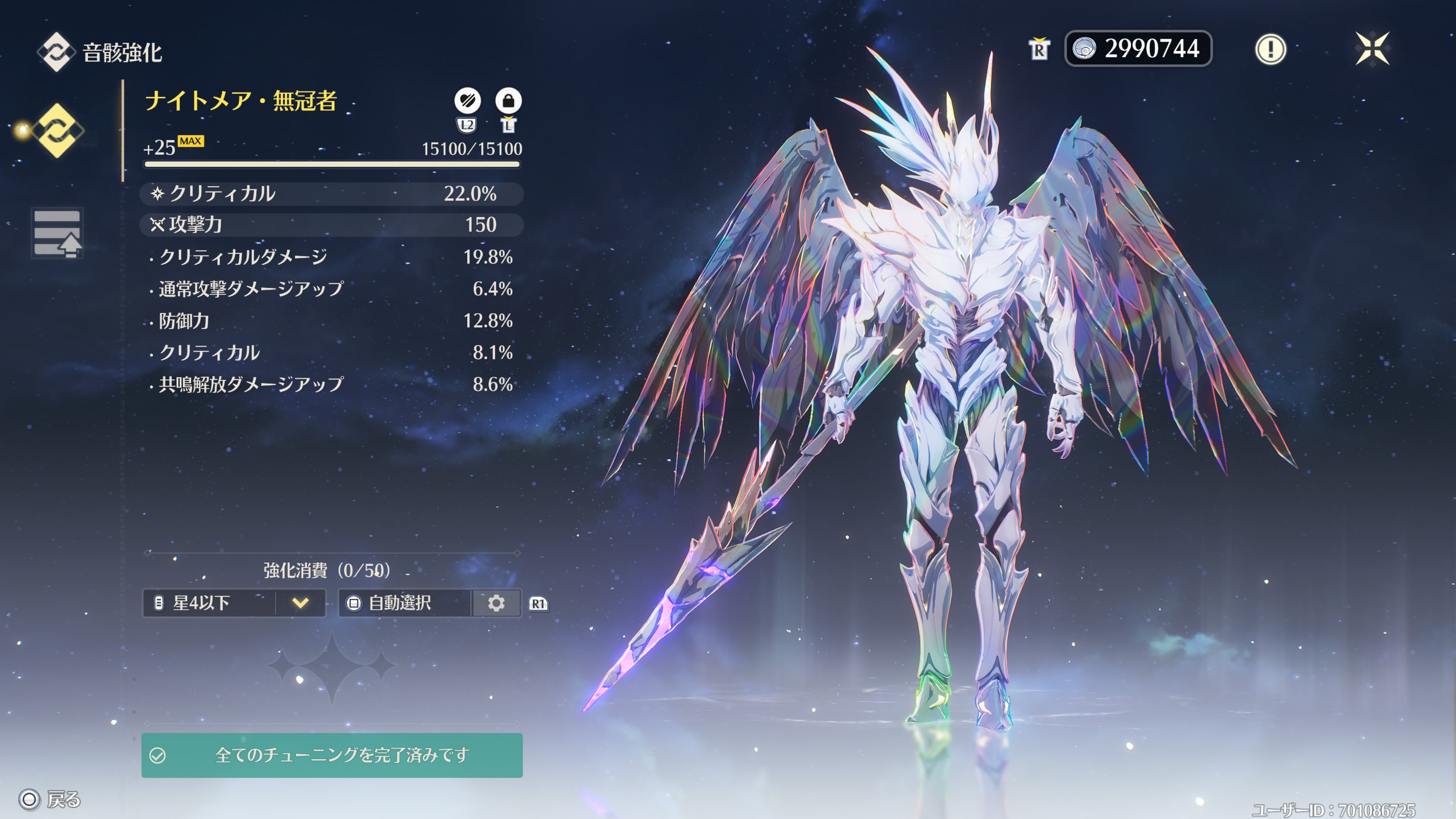
Task: Switch to the Echo tuning tab
Action: tap(57, 233)
